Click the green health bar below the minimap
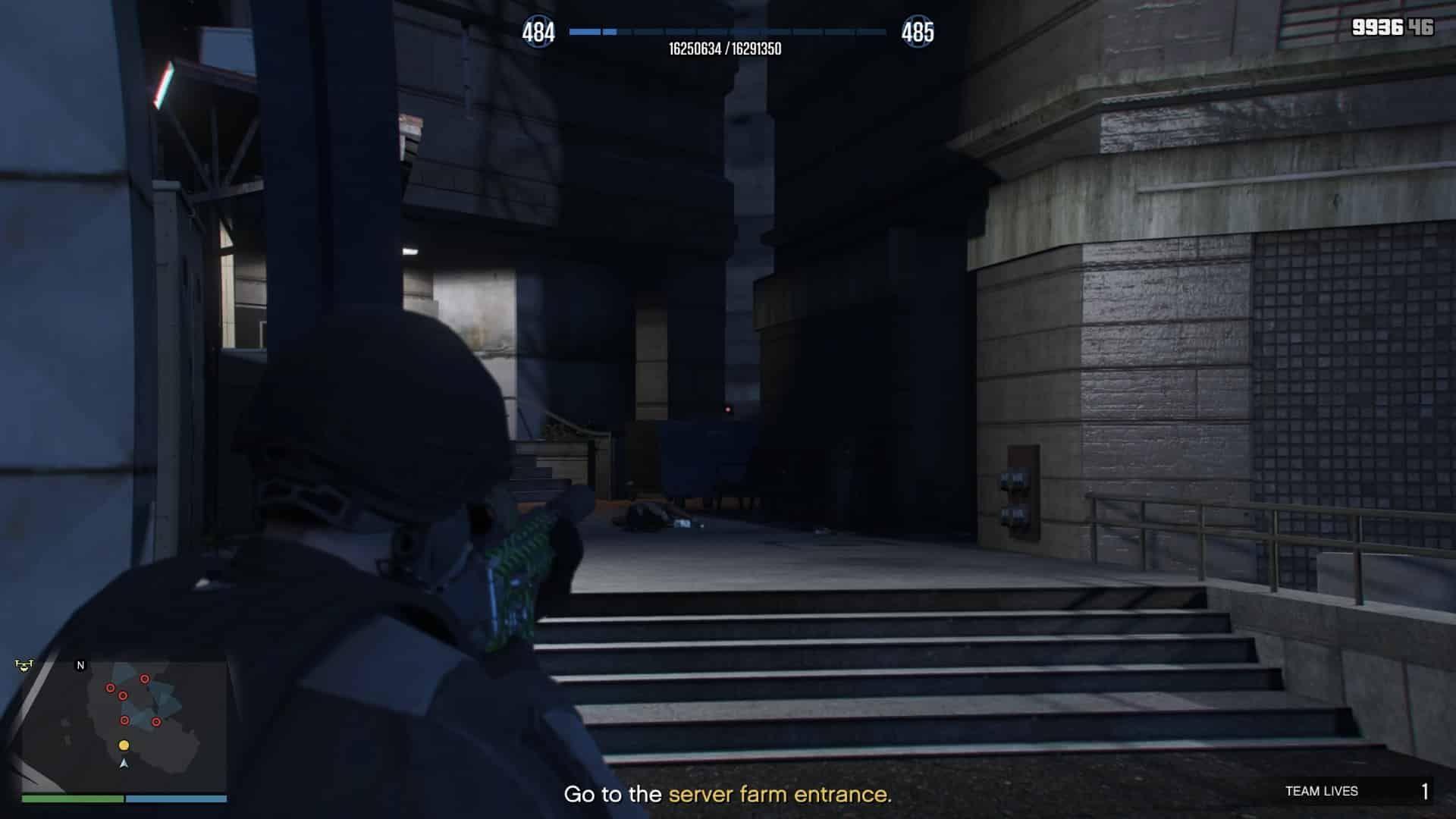The height and width of the screenshot is (819, 1456). tap(73, 798)
